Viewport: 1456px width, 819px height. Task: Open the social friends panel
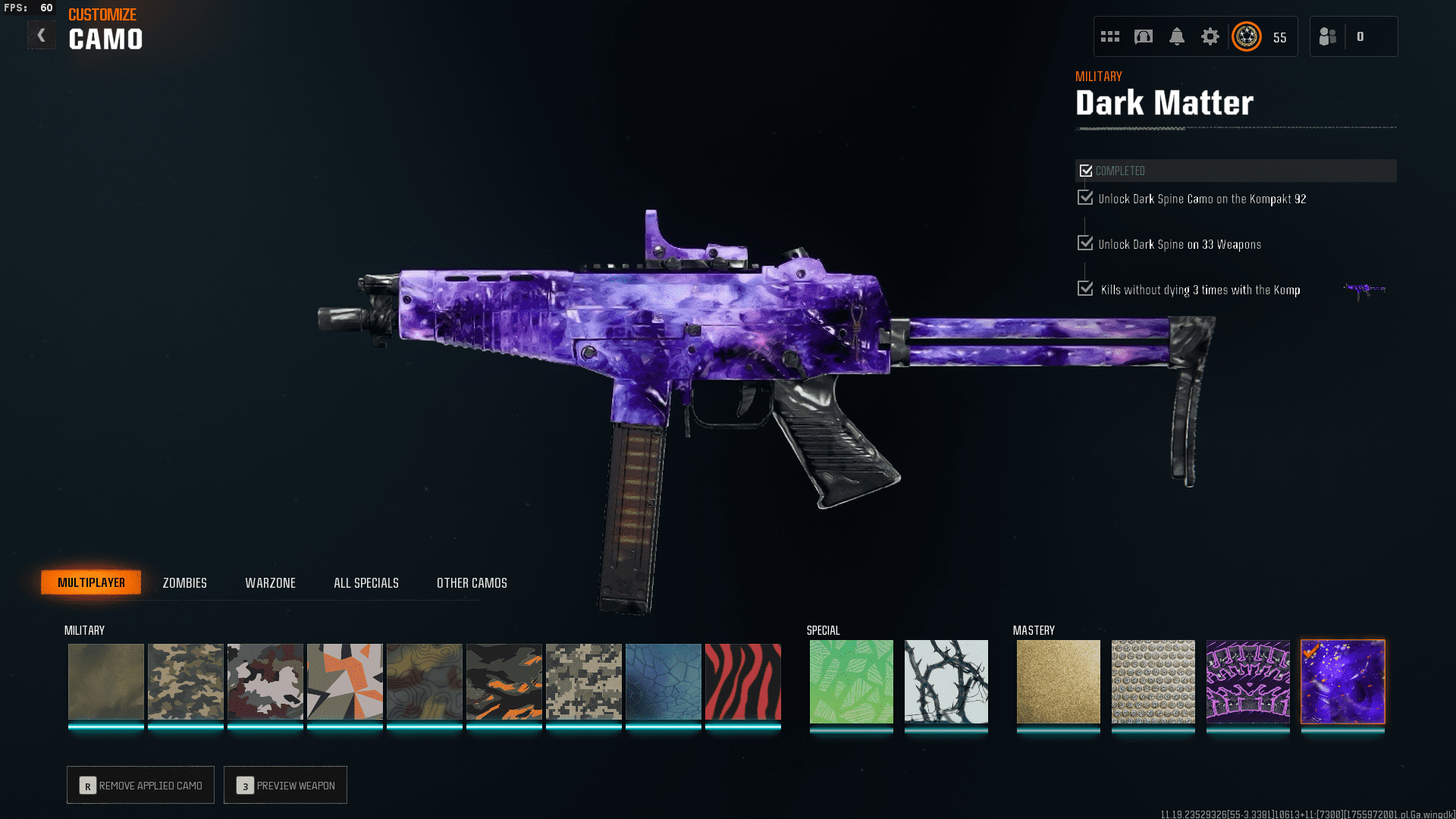pos(1328,36)
